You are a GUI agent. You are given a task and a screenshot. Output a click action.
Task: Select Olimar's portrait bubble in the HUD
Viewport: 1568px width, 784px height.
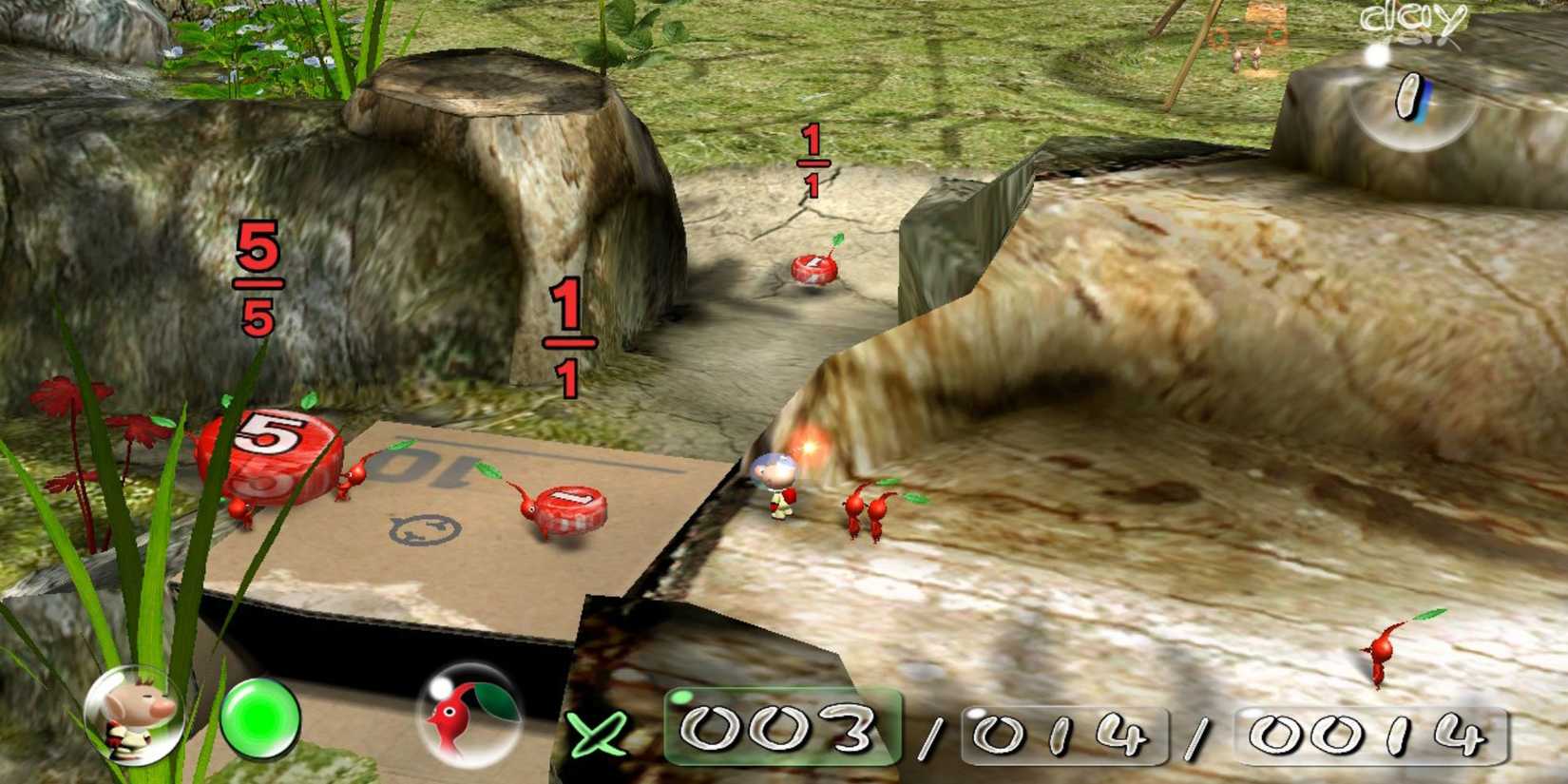point(133,719)
